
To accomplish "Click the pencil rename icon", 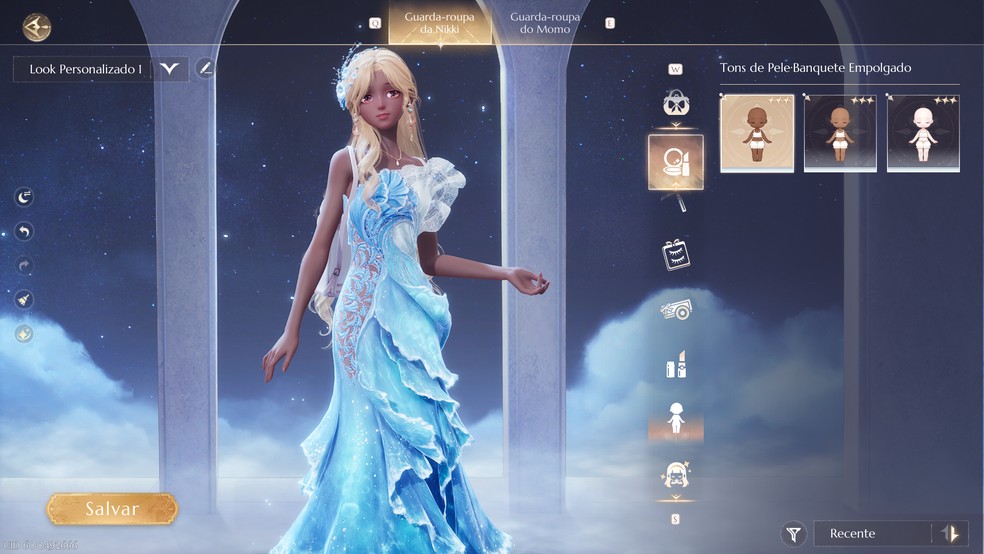I will (x=205, y=69).
